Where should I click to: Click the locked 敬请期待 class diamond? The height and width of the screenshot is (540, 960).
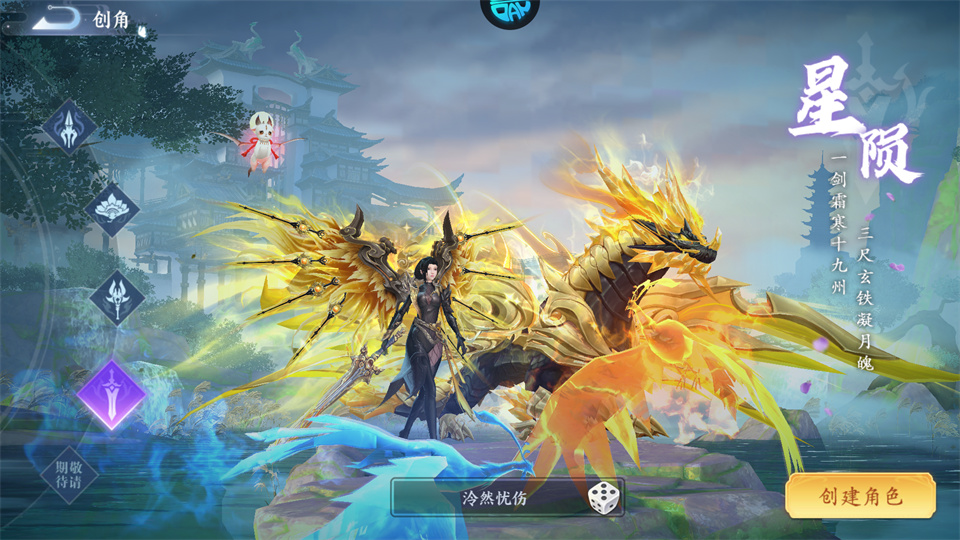70,474
